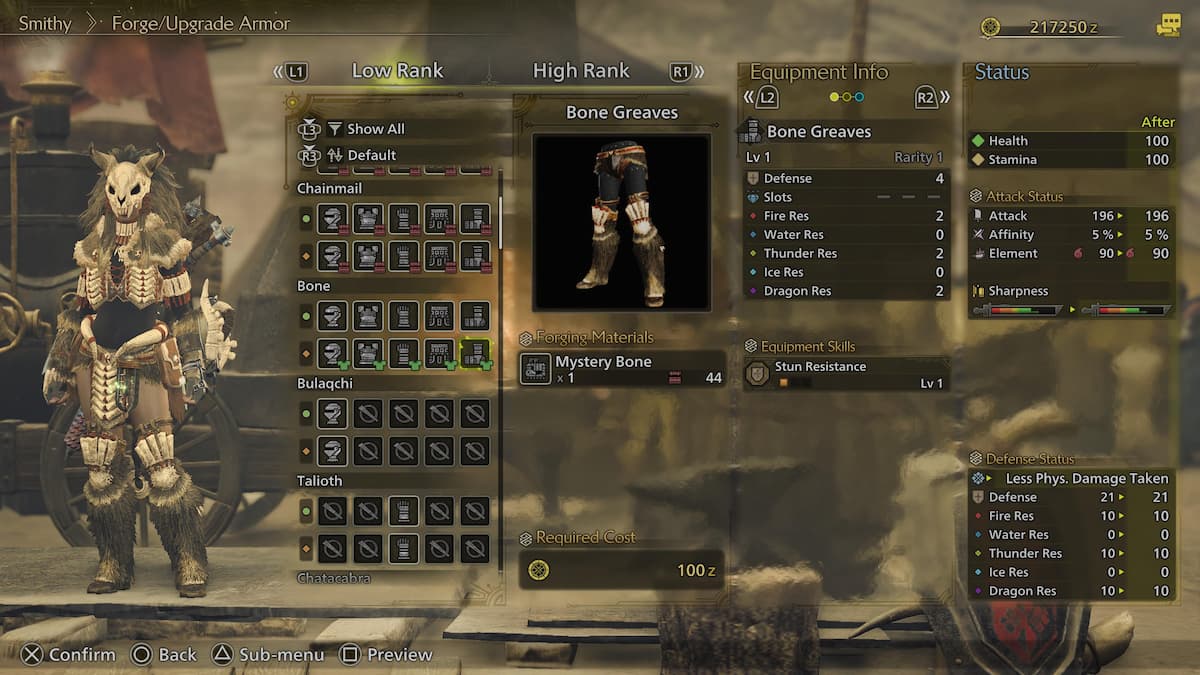Switch to the High Rank tab
Image resolution: width=1200 pixels, height=675 pixels.
(581, 71)
